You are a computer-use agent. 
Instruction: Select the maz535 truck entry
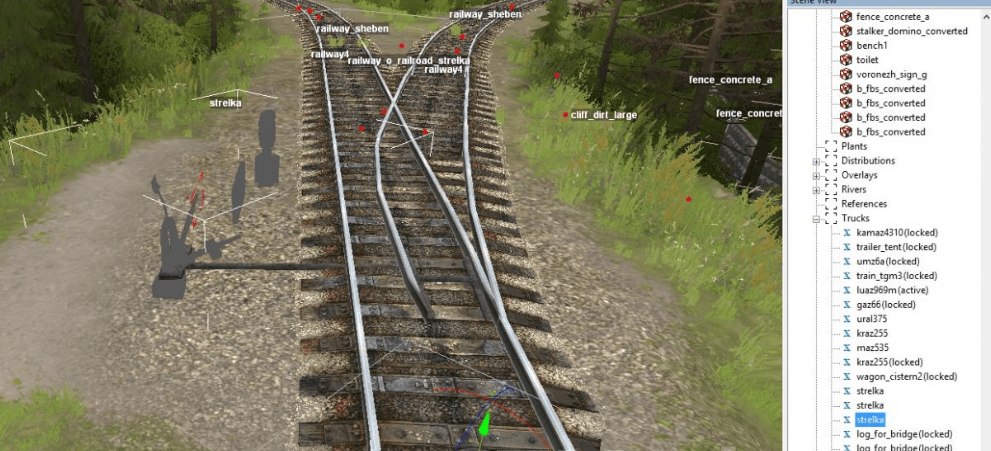(x=872, y=348)
